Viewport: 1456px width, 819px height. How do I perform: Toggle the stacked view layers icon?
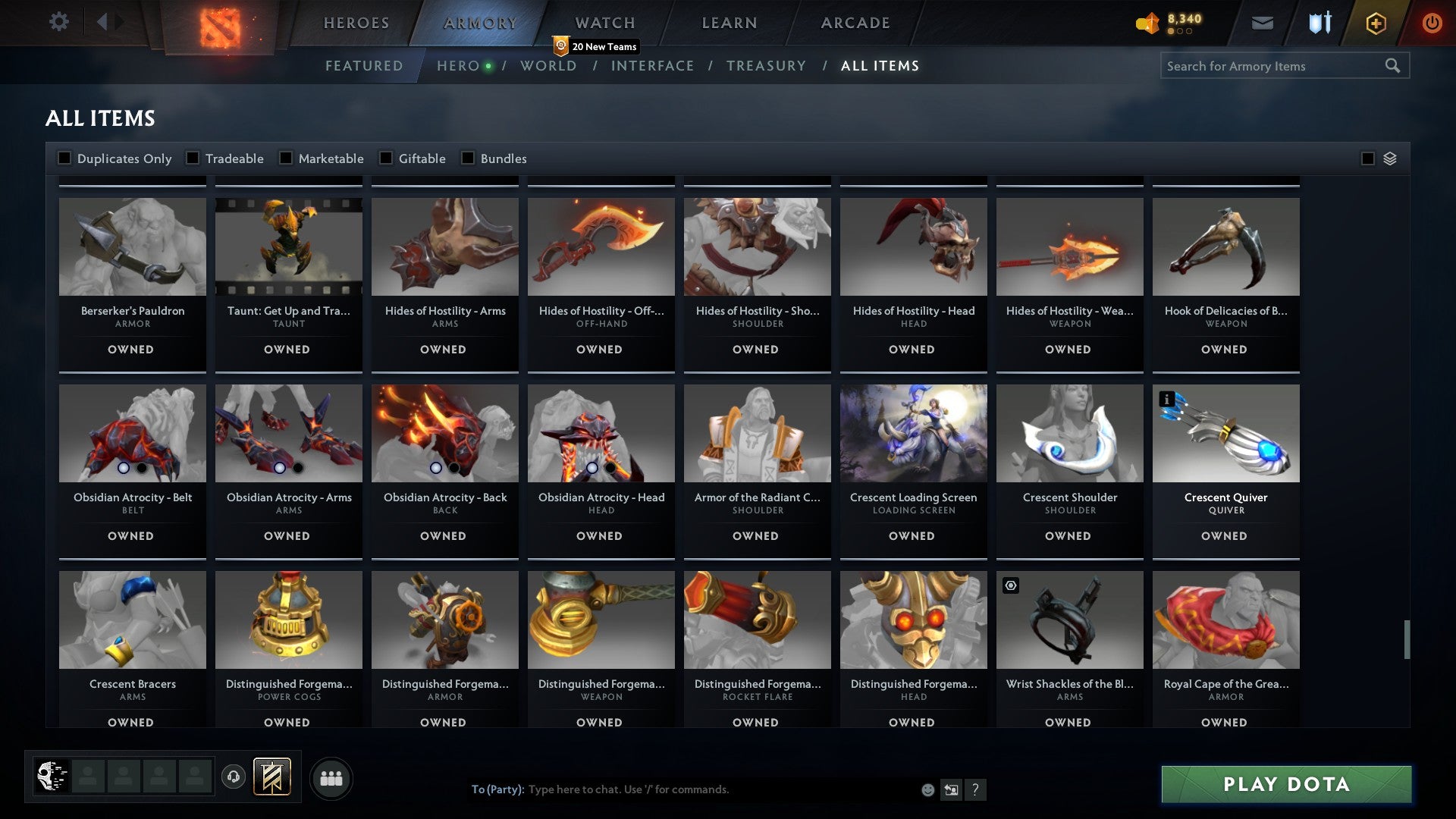[1389, 158]
